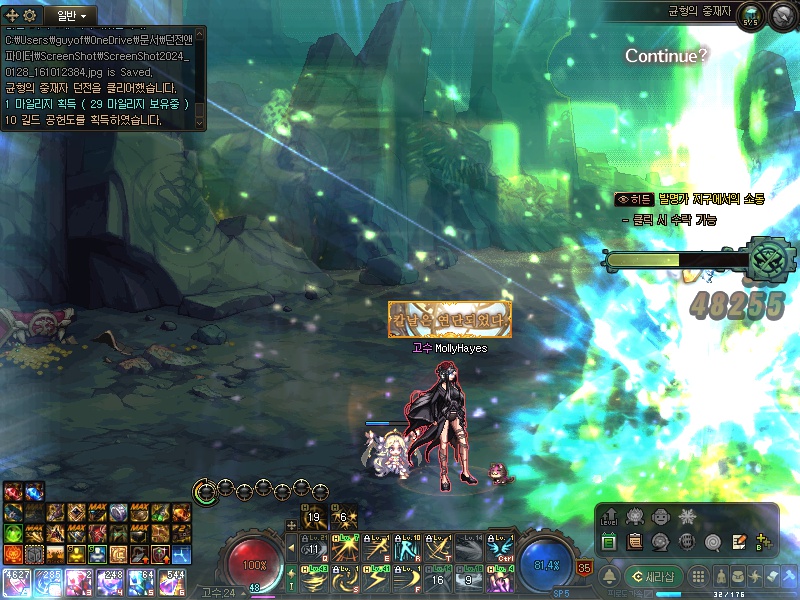The height and width of the screenshot is (600, 800).
Task: Activate the Lv.21 skill on key Q
Action: (x=314, y=548)
